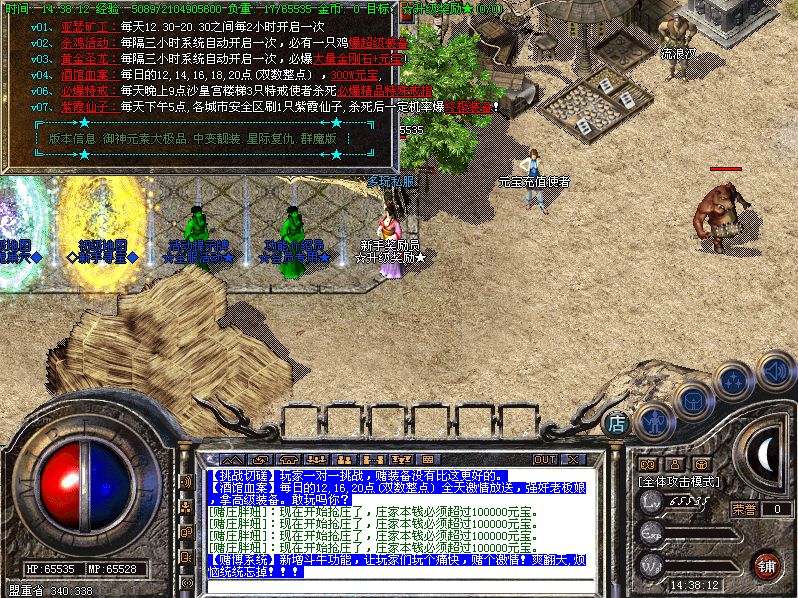Toggle the sound-wave chat filter icon

click(185, 481)
